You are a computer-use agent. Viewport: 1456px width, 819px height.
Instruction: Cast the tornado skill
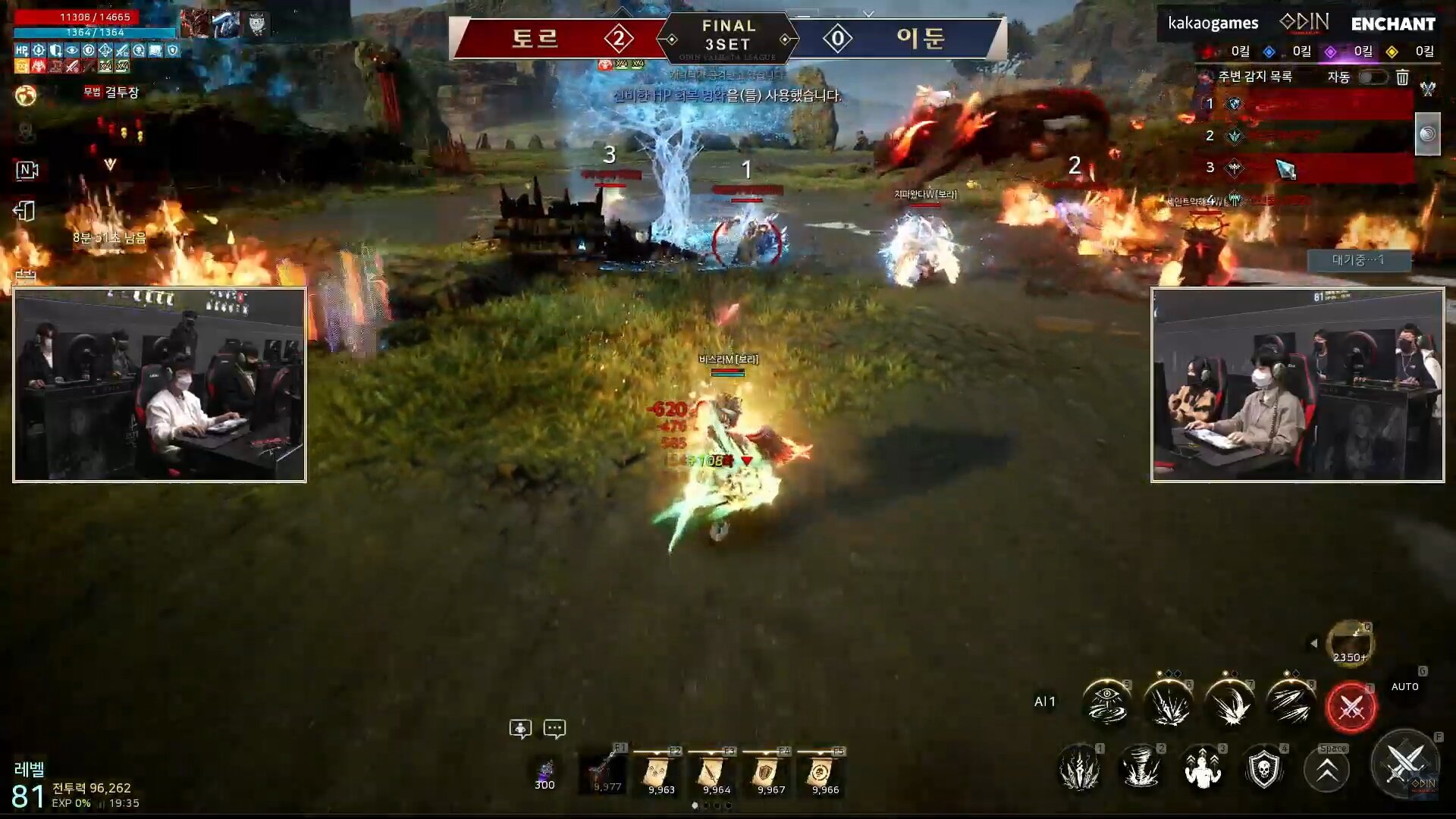(1141, 769)
